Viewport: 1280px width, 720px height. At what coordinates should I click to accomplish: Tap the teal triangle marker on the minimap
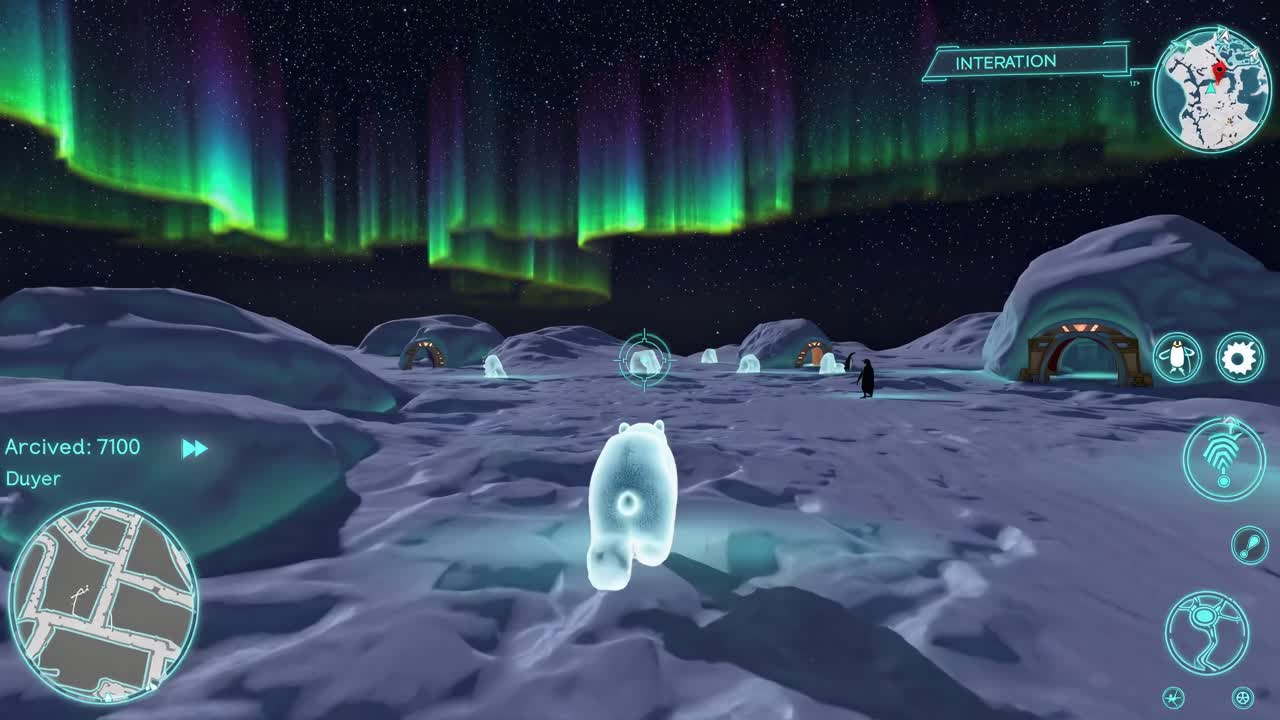click(x=1210, y=89)
